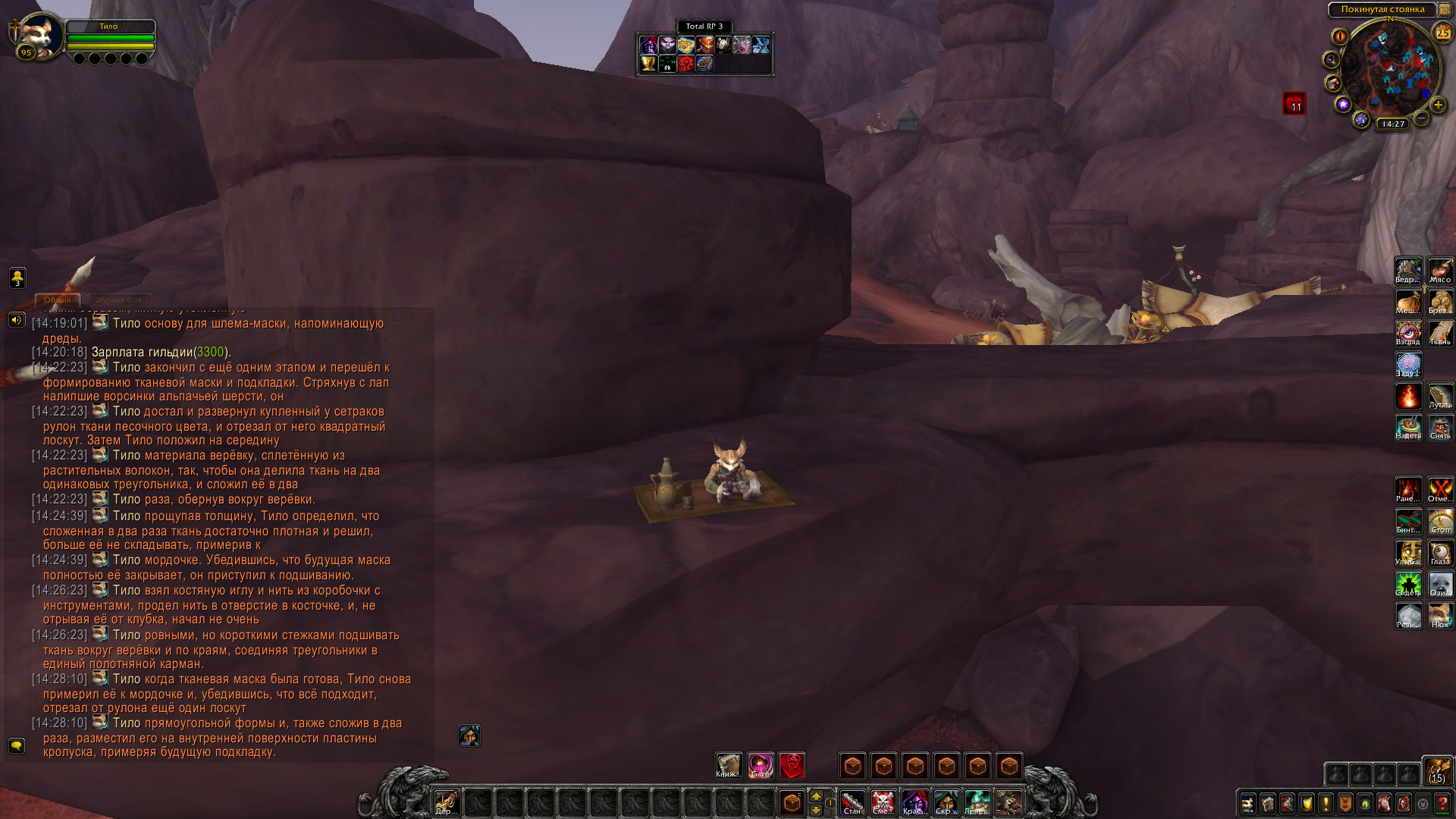
Task: Click the red notification icon showing 11
Action: tap(1294, 103)
